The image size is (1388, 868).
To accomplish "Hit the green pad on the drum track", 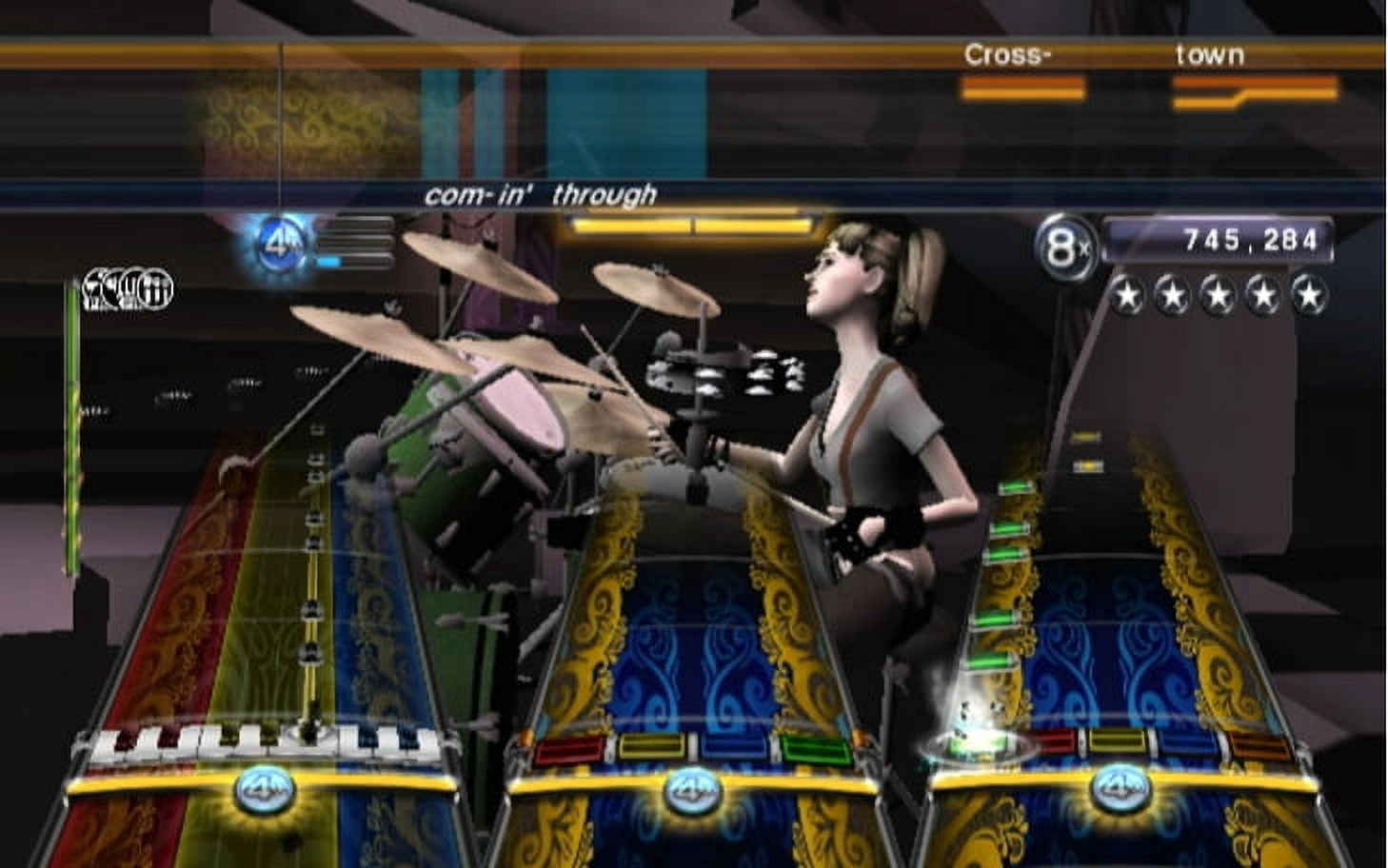I will 815,750.
